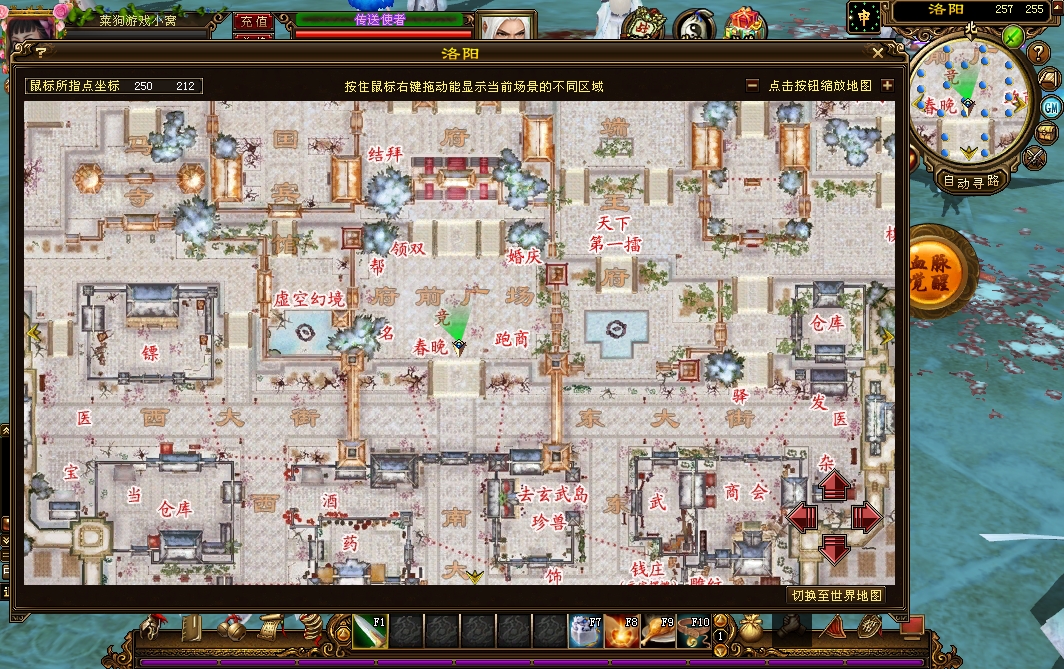Zoom in the map with the plus button
This screenshot has width=1064, height=669.
(x=887, y=86)
